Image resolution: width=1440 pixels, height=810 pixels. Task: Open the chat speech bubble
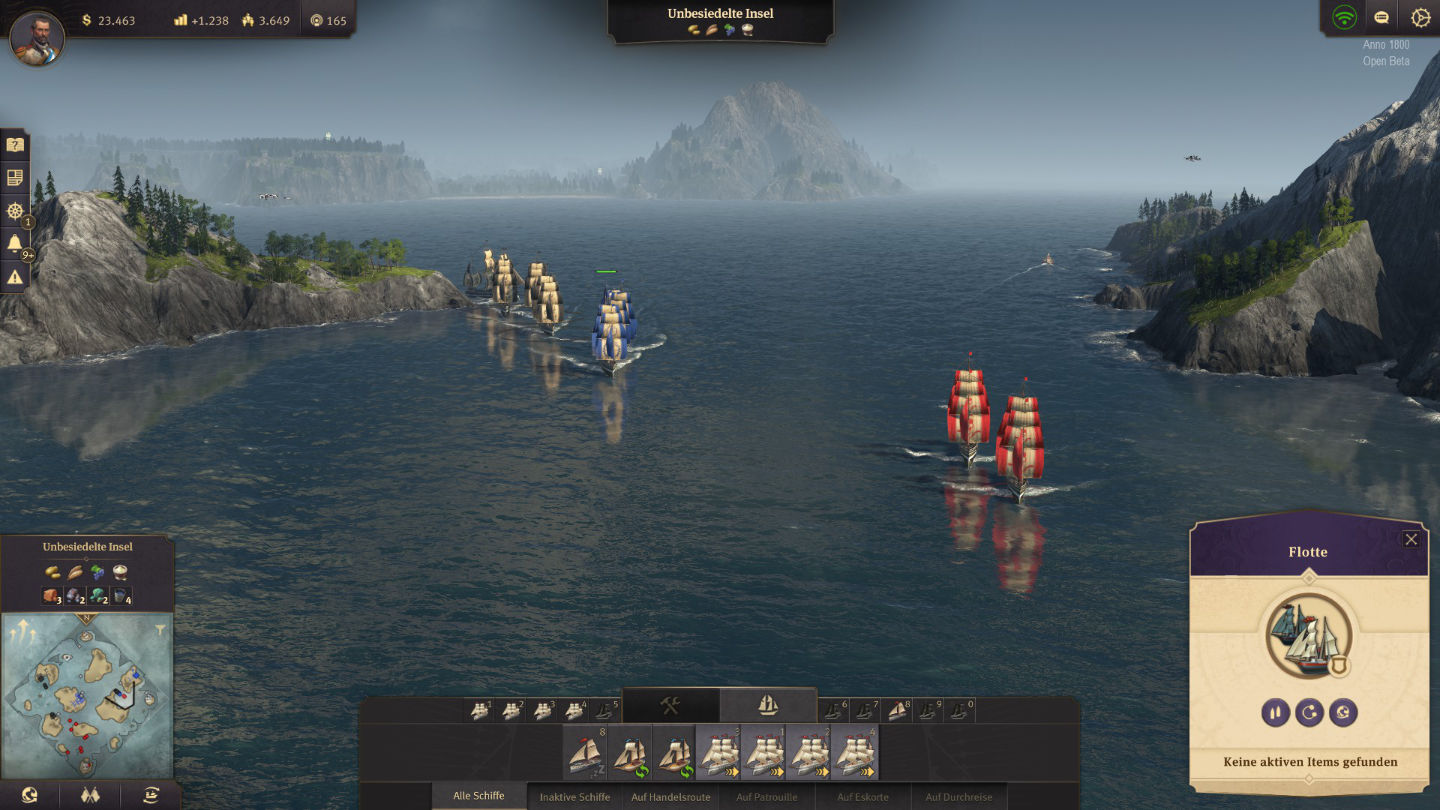pyautogui.click(x=1381, y=17)
